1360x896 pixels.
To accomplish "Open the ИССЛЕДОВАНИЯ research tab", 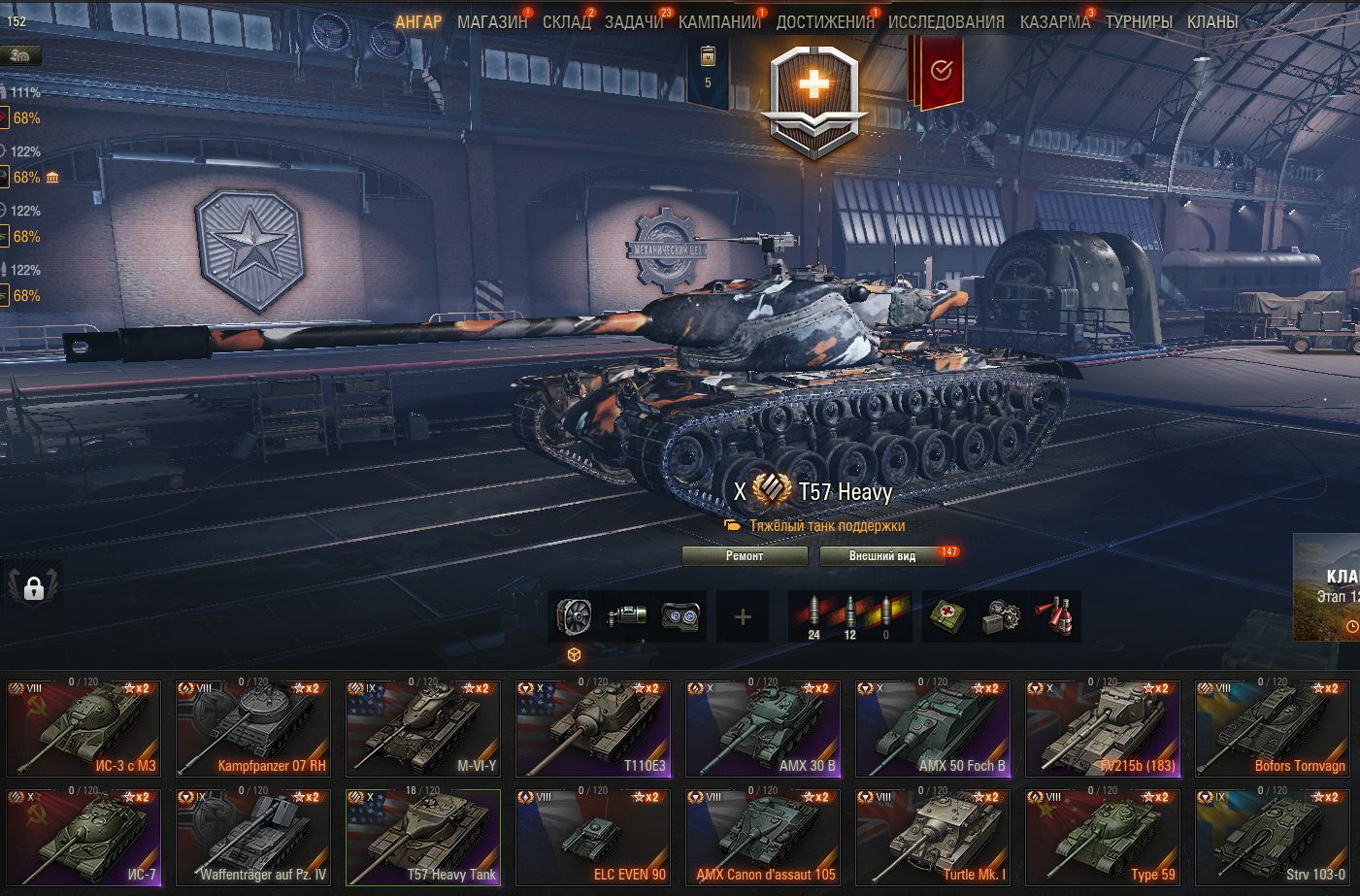I will 945,21.
